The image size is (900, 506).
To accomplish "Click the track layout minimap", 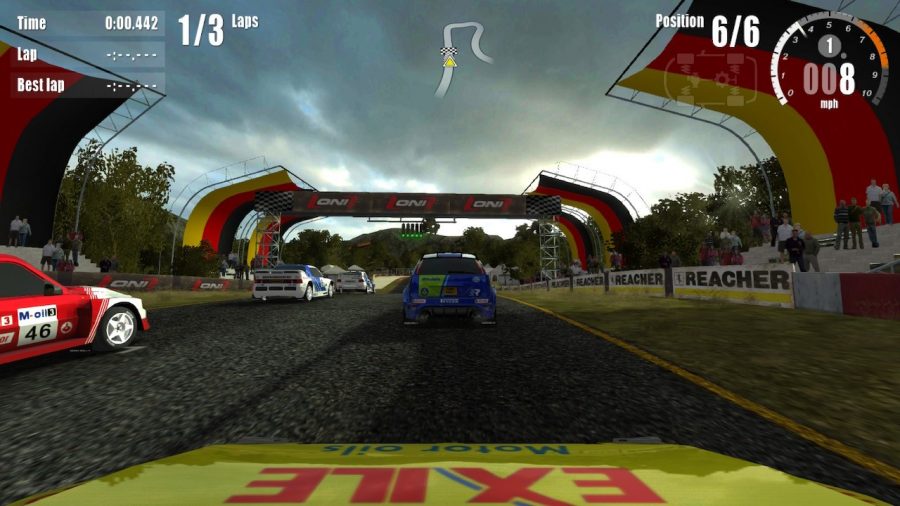I will click(x=461, y=56).
